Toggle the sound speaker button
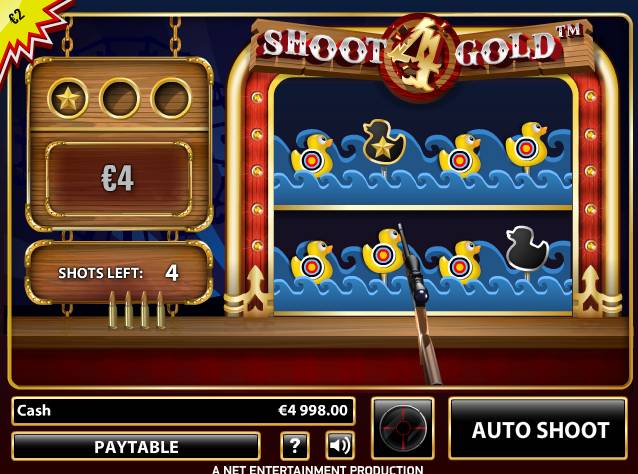 340,446
